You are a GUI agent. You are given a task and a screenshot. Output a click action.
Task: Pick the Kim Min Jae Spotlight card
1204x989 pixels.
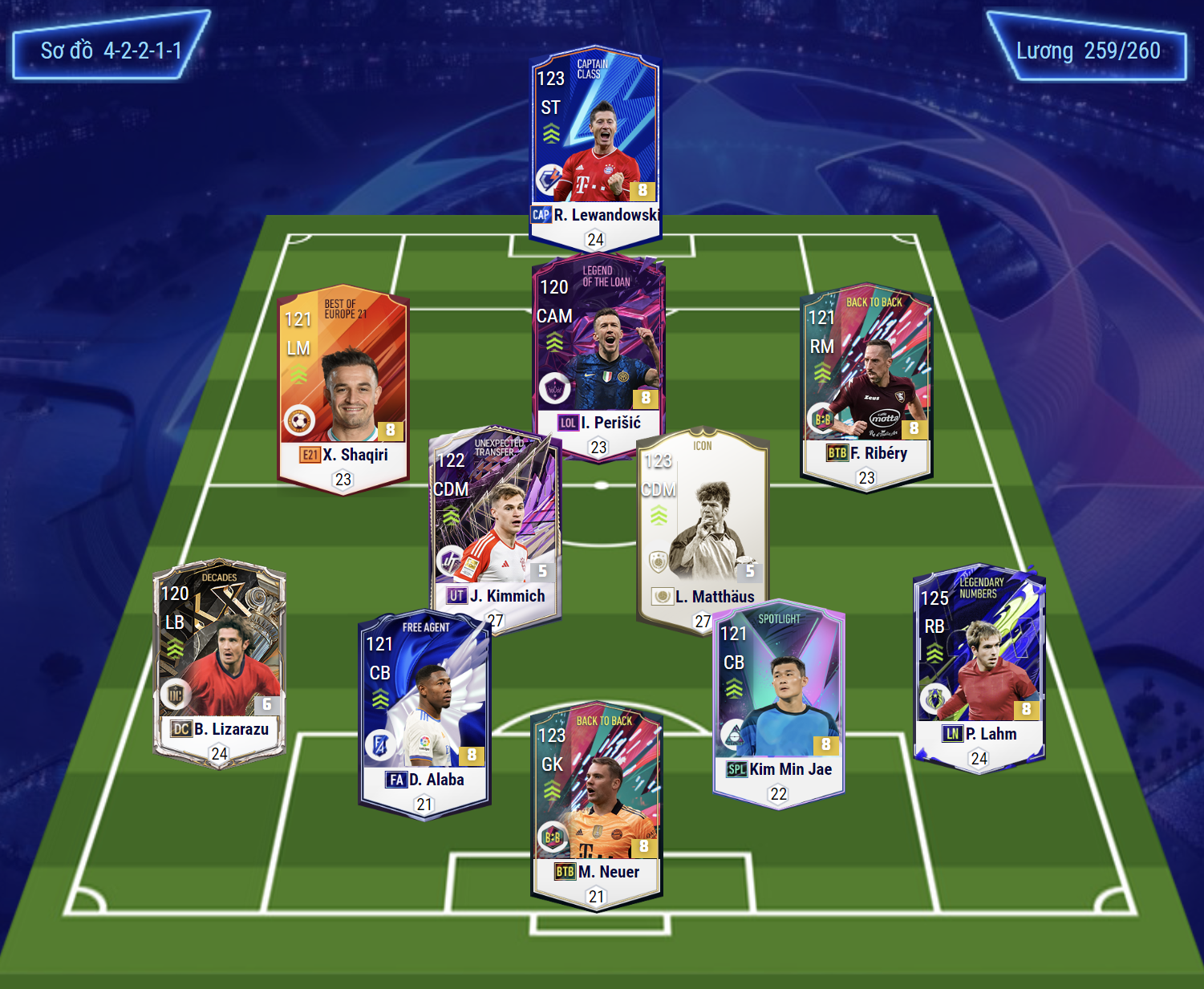[778, 699]
